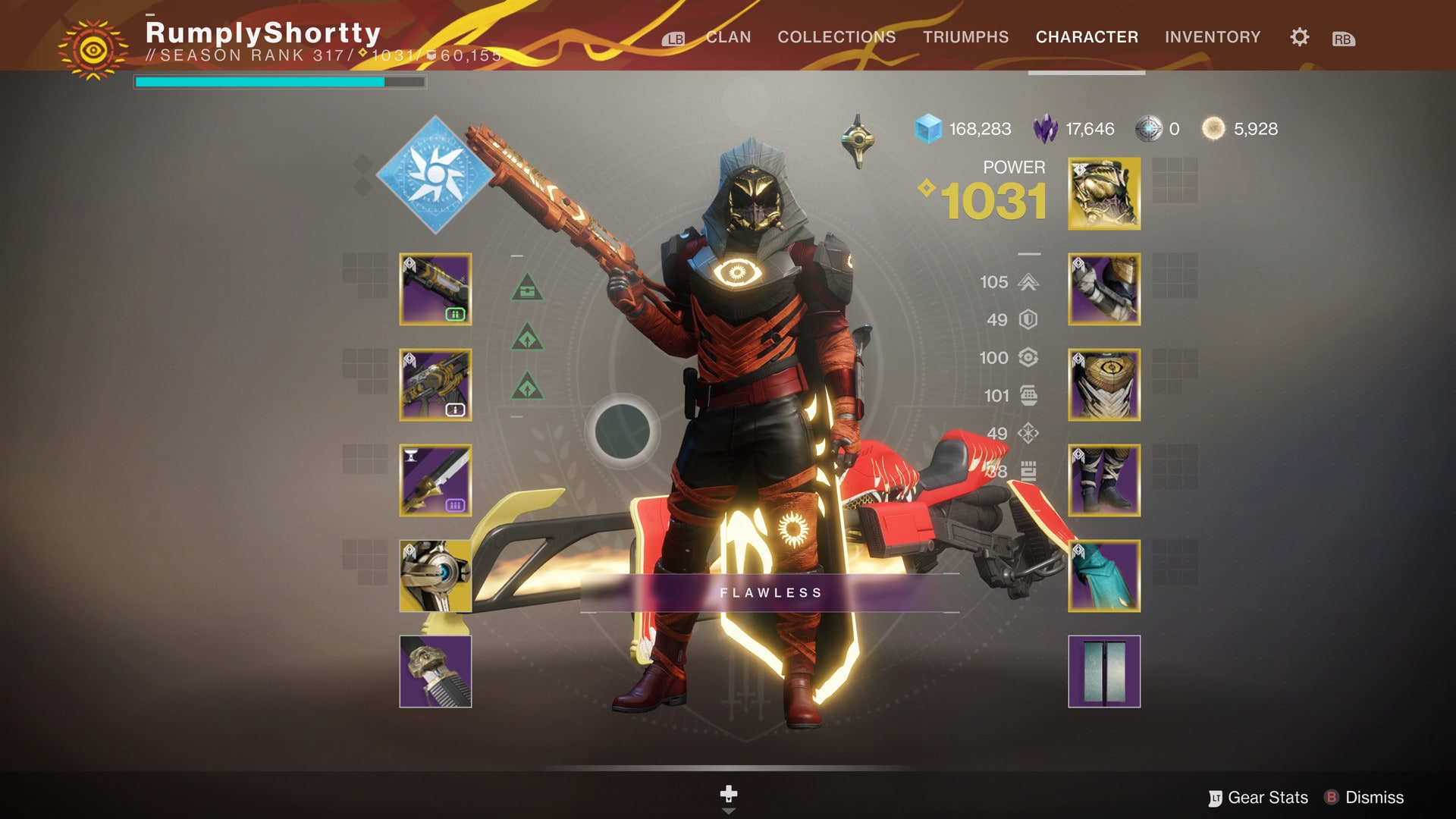
Task: Select the kinetic weapon slot
Action: 435,290
